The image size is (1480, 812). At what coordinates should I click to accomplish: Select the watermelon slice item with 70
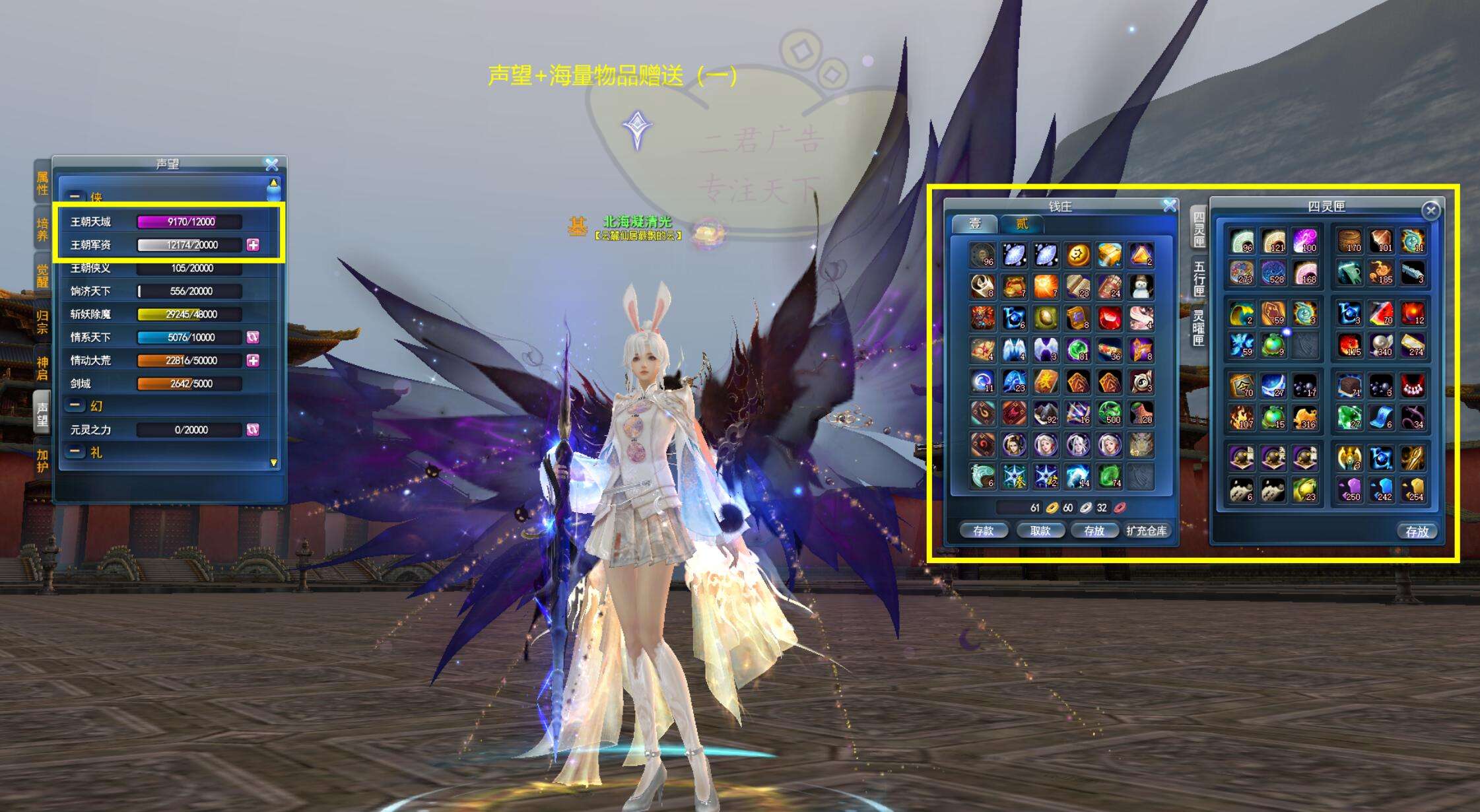pyautogui.click(x=1380, y=313)
